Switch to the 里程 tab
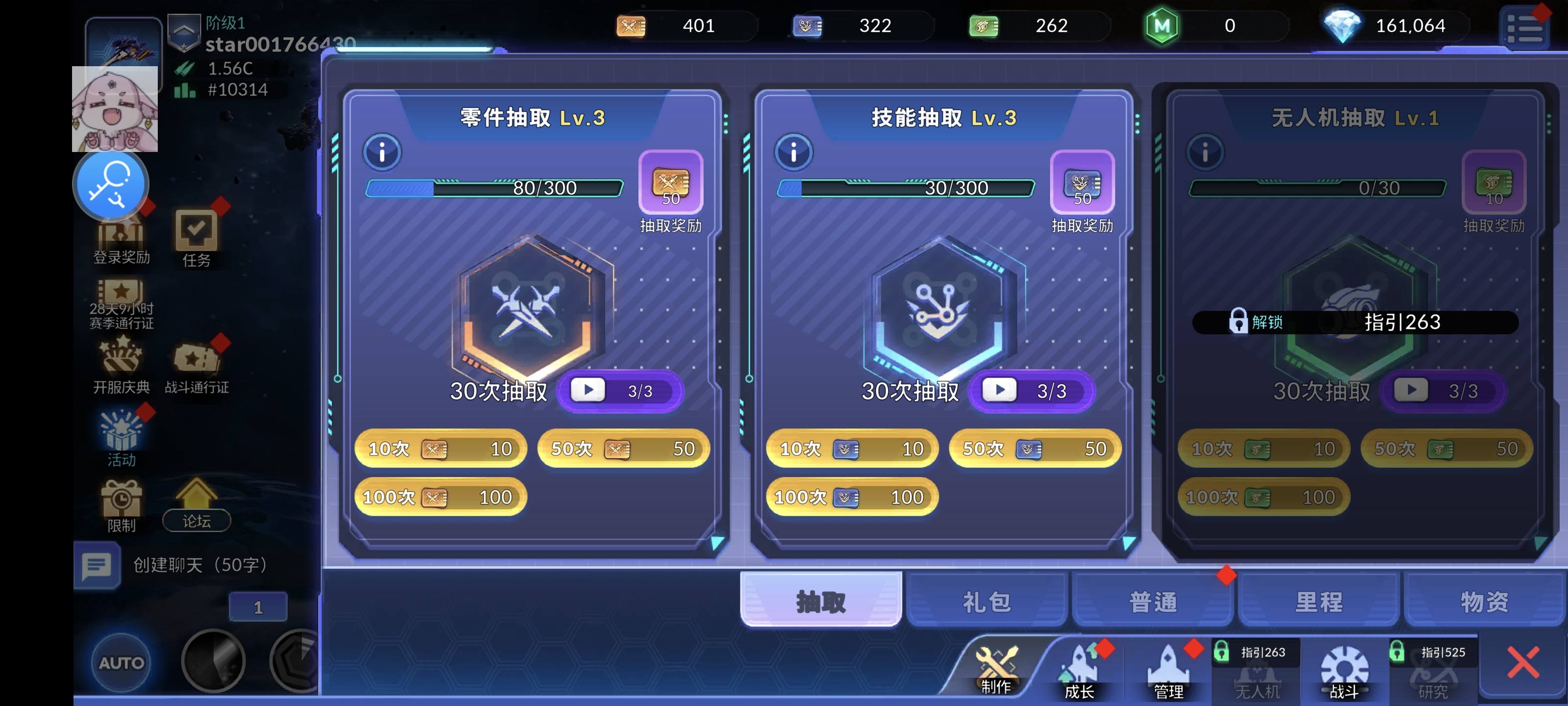Viewport: 1568px width, 706px height. tap(1319, 601)
